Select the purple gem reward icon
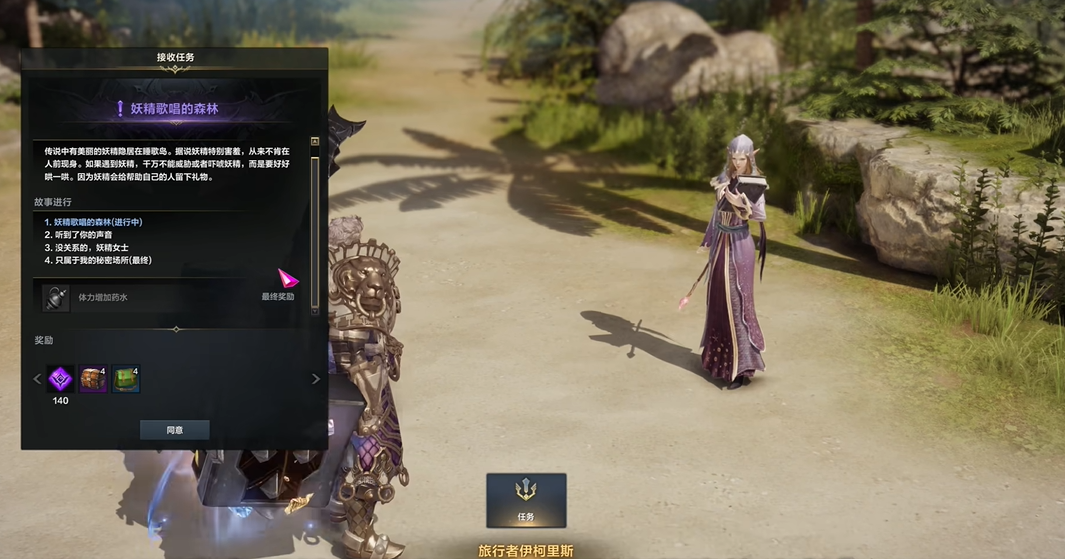The image size is (1065, 559). 61,379
